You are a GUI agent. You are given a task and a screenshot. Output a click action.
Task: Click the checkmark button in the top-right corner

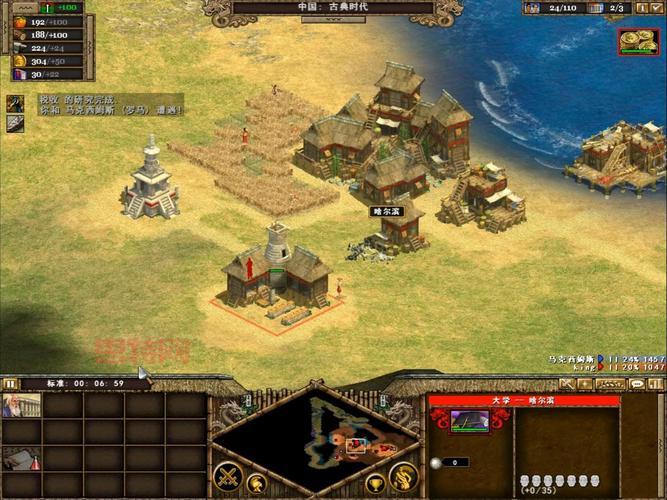(655, 8)
